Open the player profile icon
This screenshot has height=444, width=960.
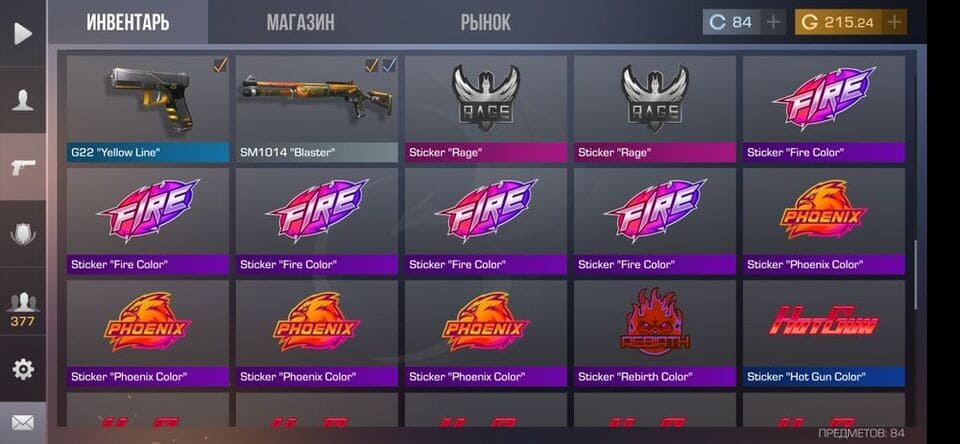(23, 100)
